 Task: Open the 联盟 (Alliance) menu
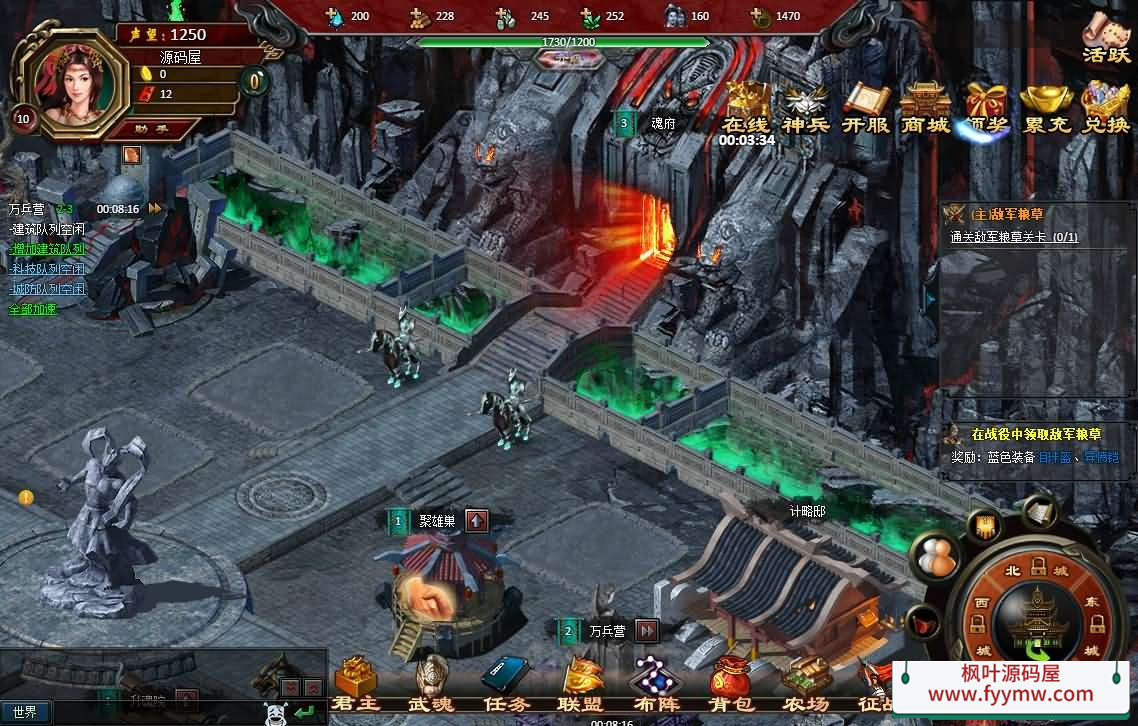coord(581,682)
